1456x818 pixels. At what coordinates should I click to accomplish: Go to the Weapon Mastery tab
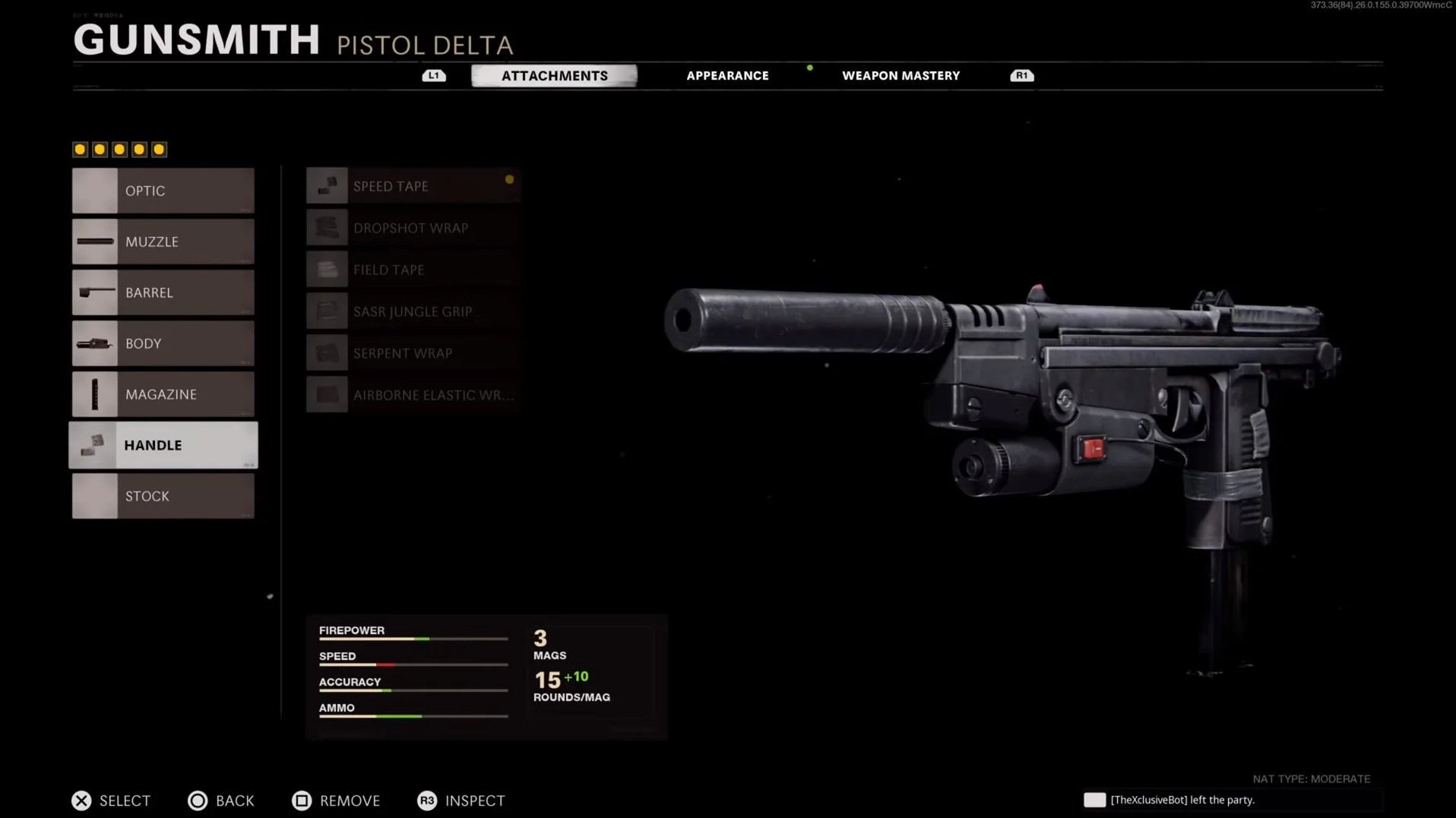pyautogui.click(x=901, y=75)
